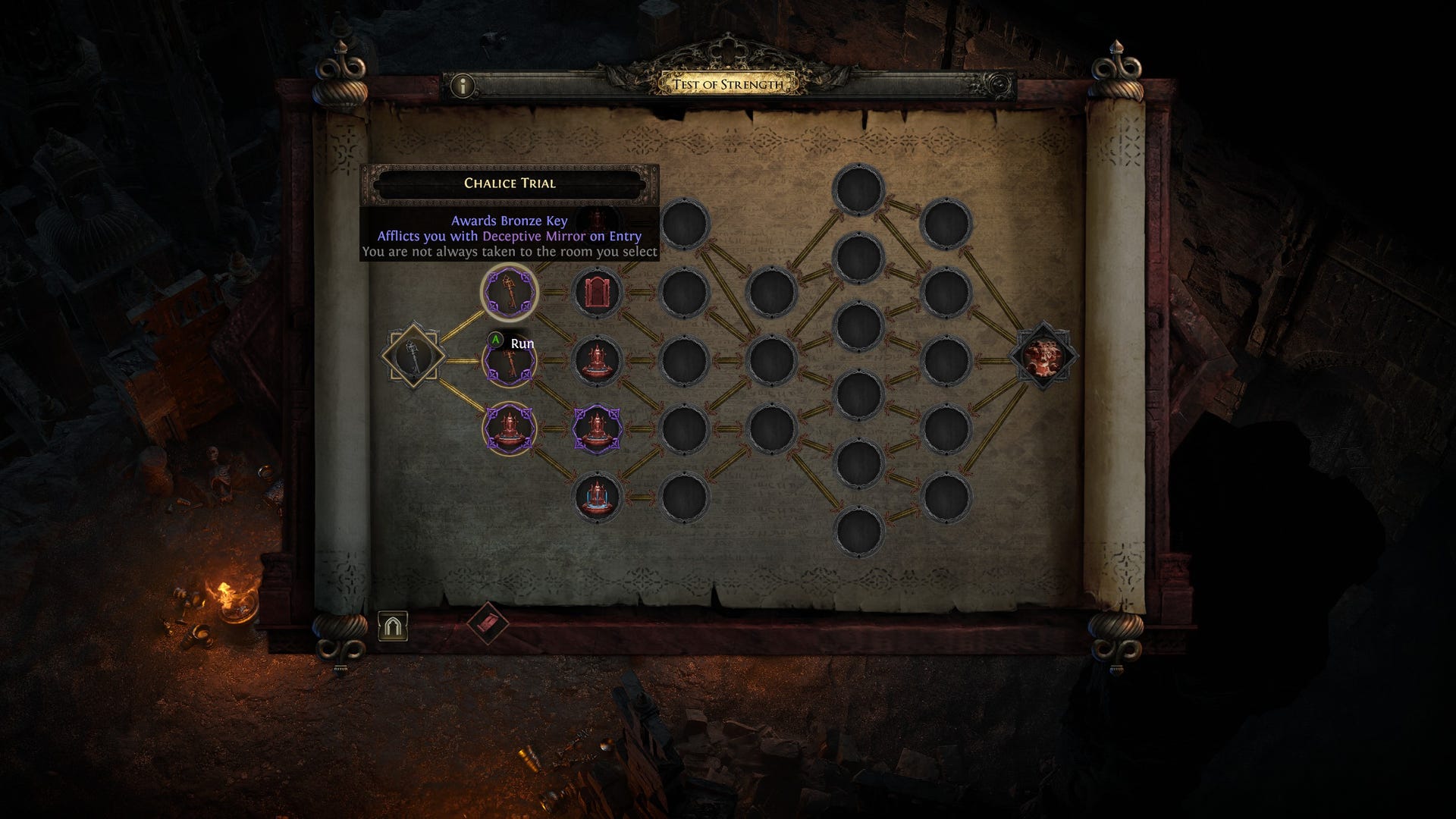This screenshot has height=819, width=1456.
Task: Select the fountain room with blue water
Action: point(598,497)
